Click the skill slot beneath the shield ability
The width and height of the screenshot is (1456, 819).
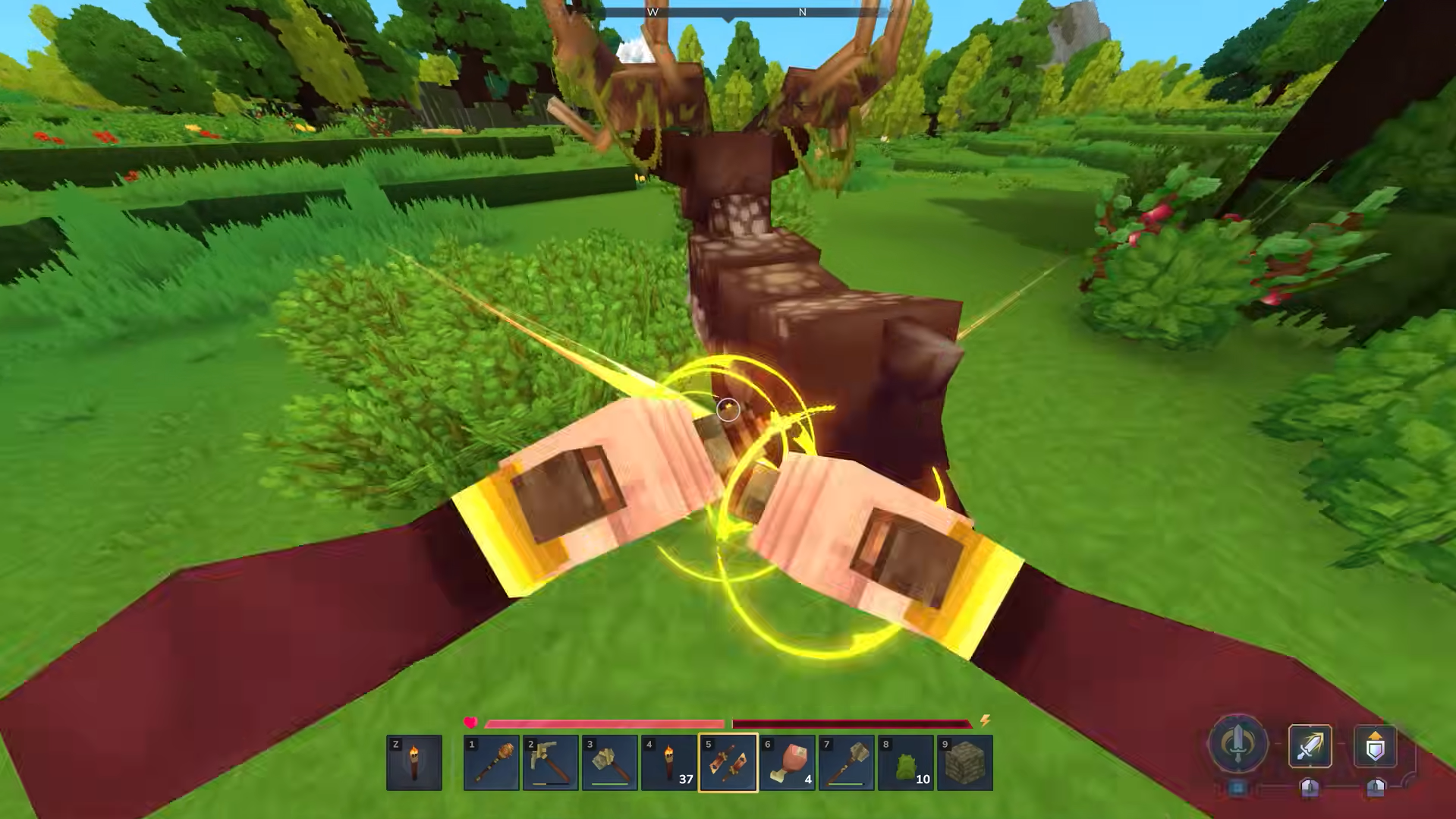1377,789
